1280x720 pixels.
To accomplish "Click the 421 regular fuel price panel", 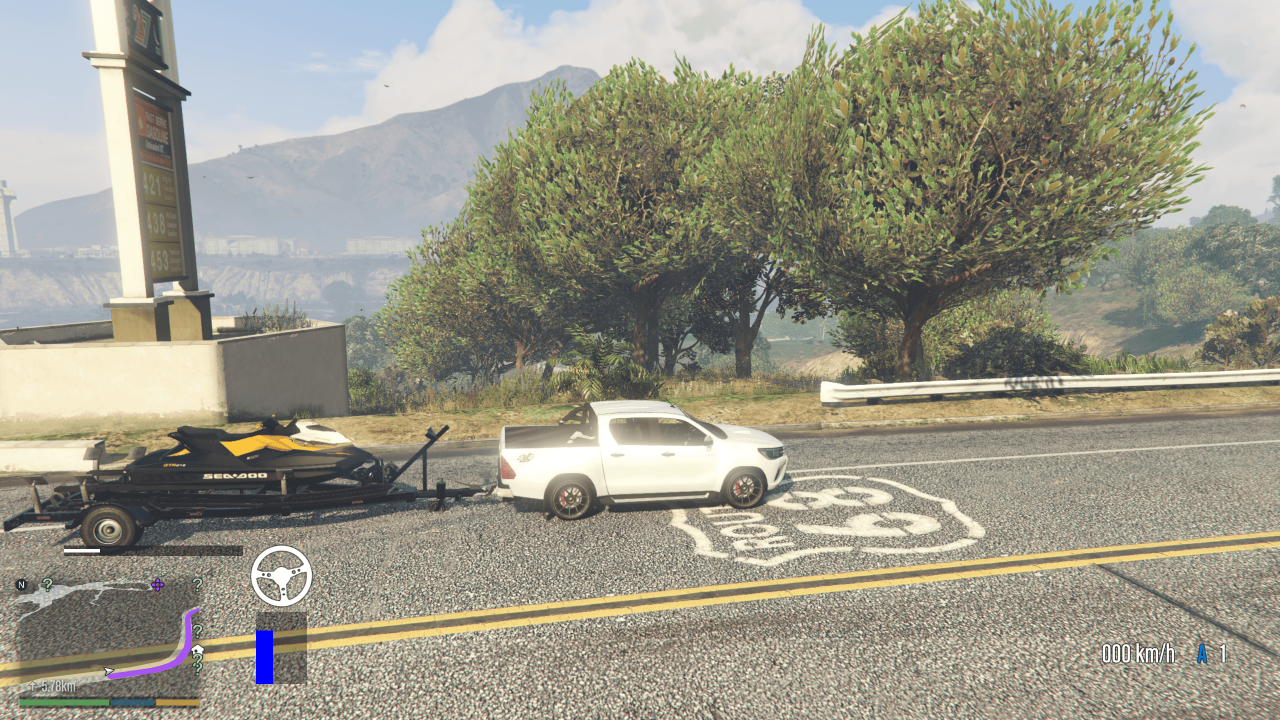I will (x=153, y=184).
